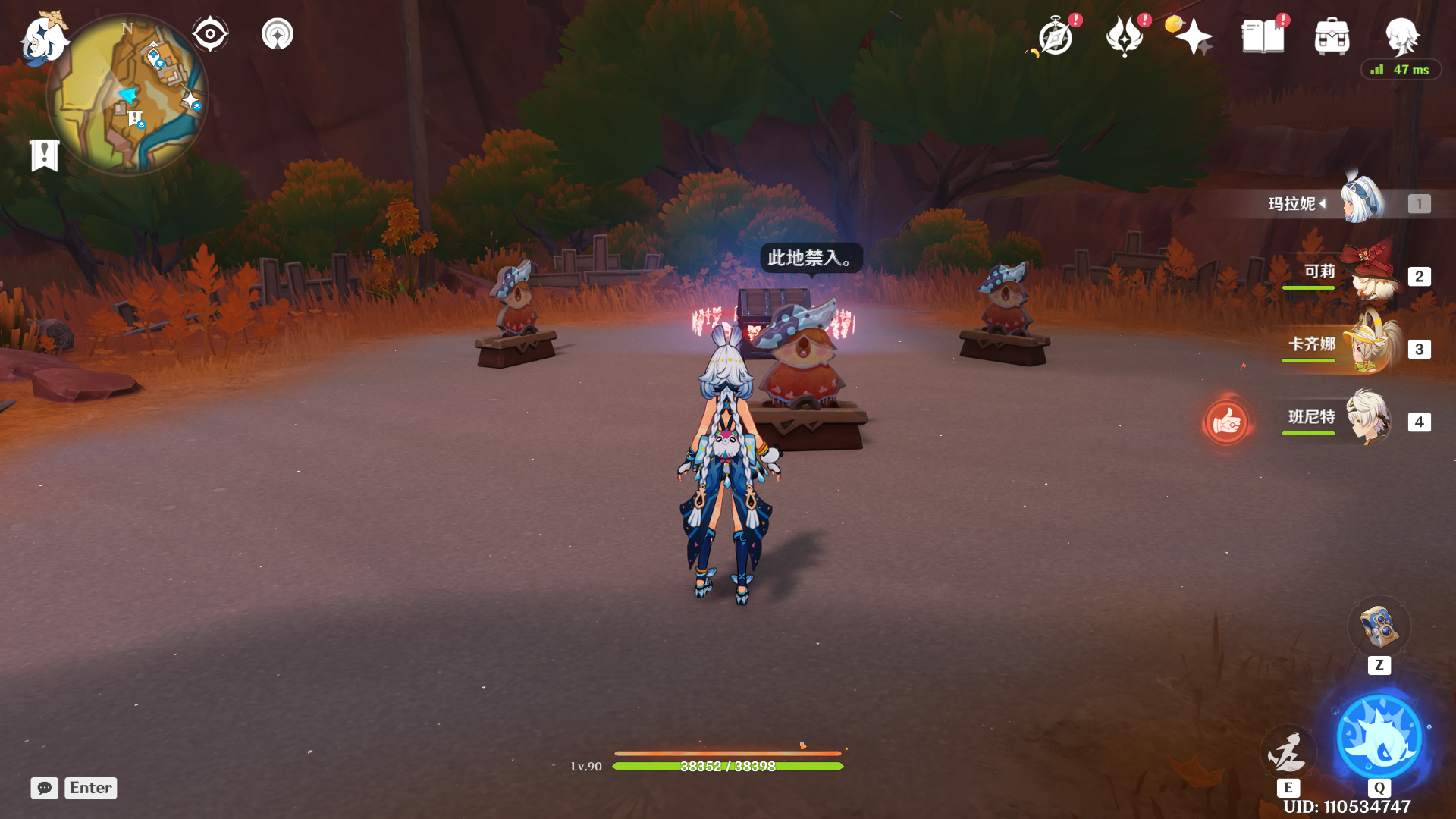1456x819 pixels.
Task: Open the inventory backpack
Action: tap(1332, 36)
